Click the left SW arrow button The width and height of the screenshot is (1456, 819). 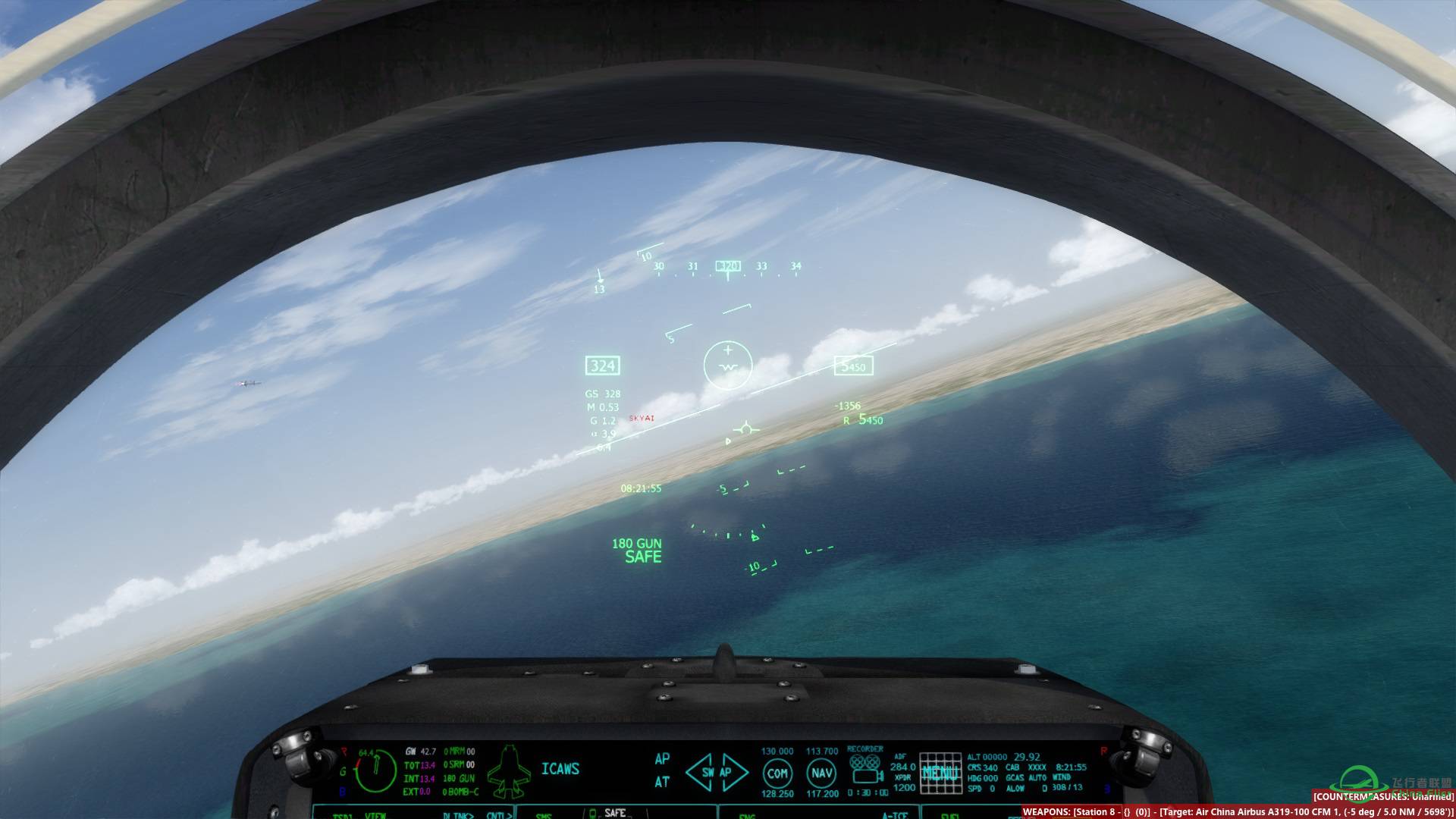point(700,773)
